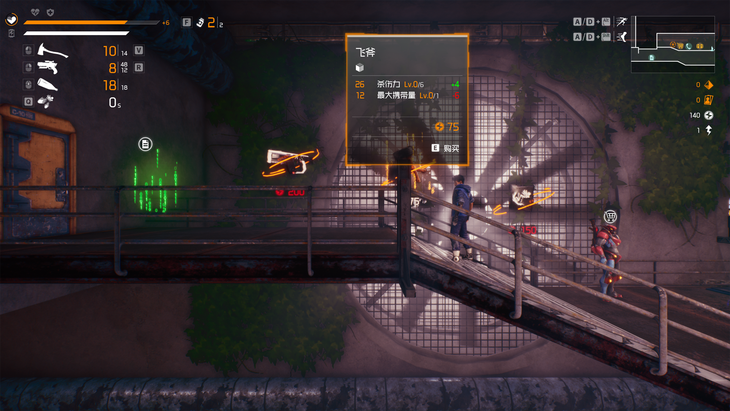Choose the blade weapon slot icon
The image size is (730, 411).
tap(47, 85)
